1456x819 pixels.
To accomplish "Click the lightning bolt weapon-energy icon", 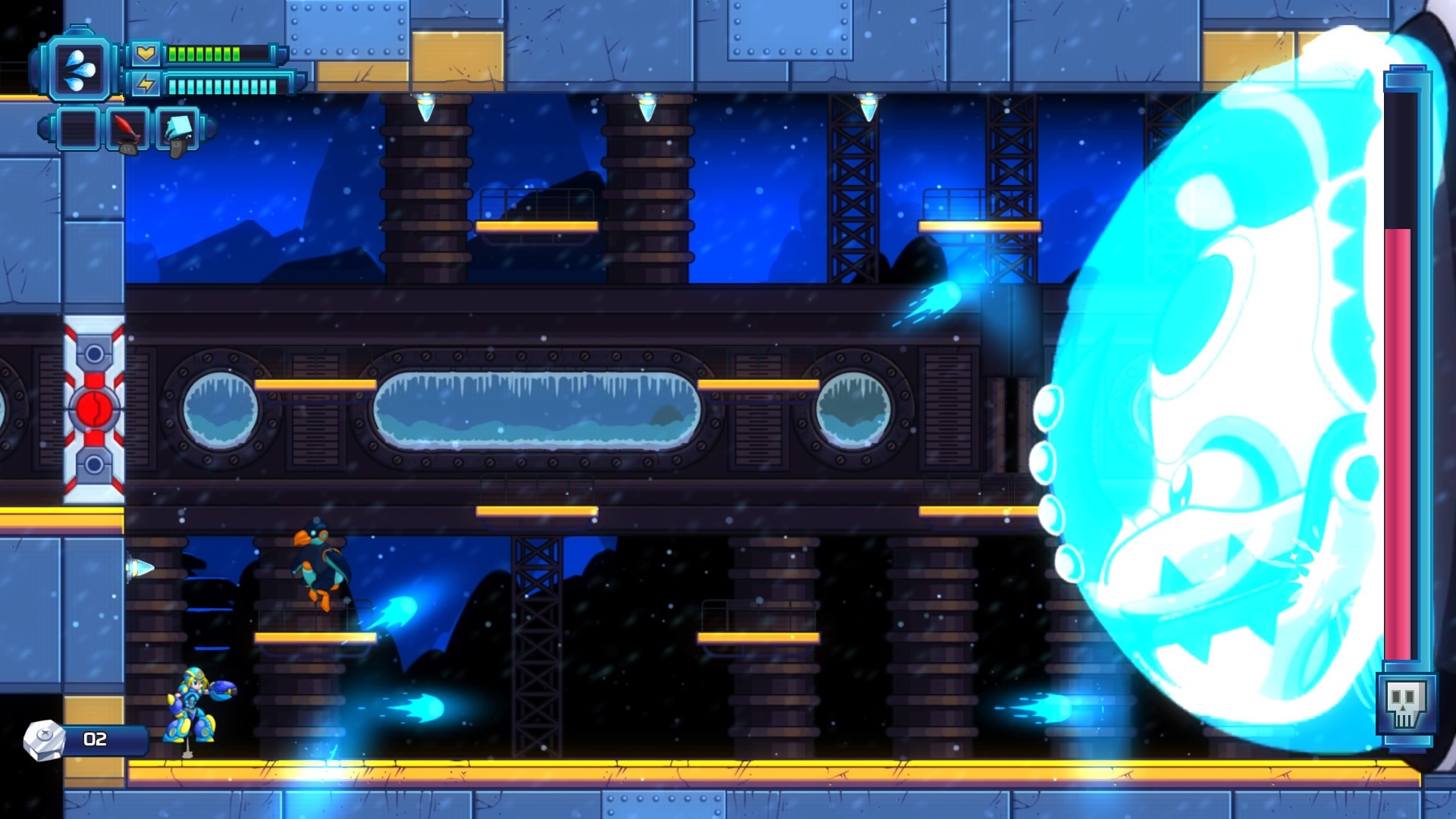I will [x=146, y=85].
